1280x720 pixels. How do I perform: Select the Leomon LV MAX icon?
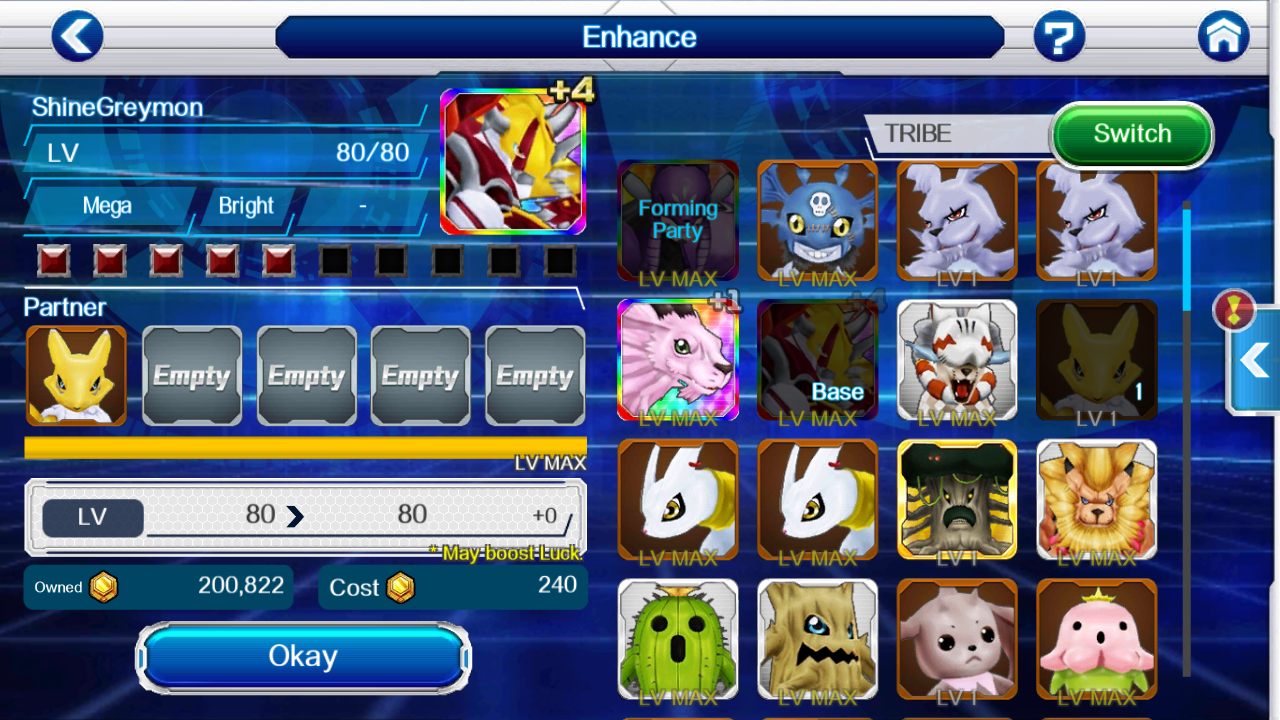[1096, 500]
